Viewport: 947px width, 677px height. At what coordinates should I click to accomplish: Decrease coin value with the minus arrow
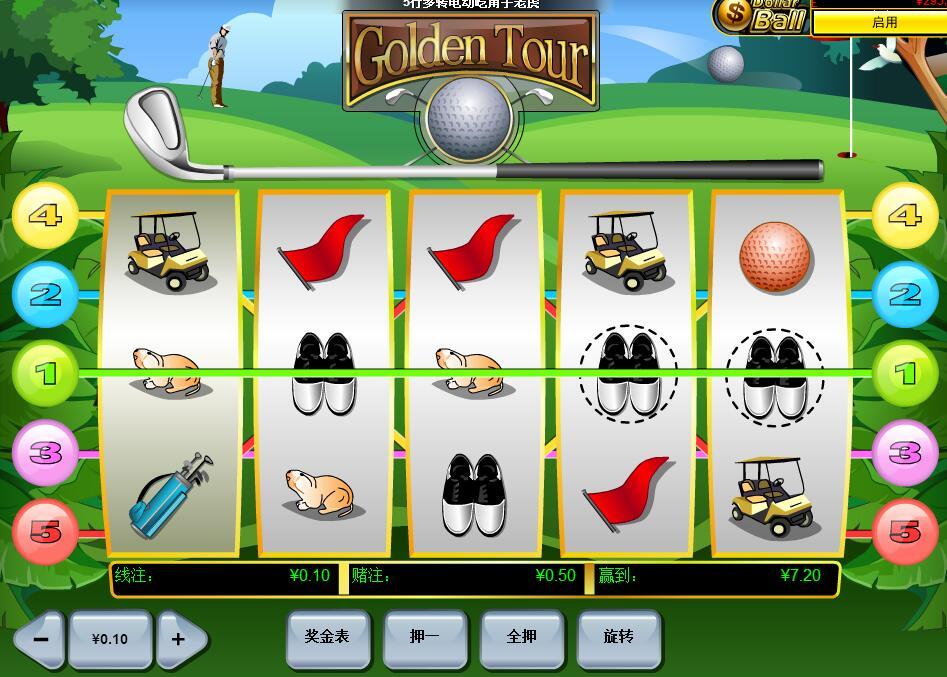40,639
